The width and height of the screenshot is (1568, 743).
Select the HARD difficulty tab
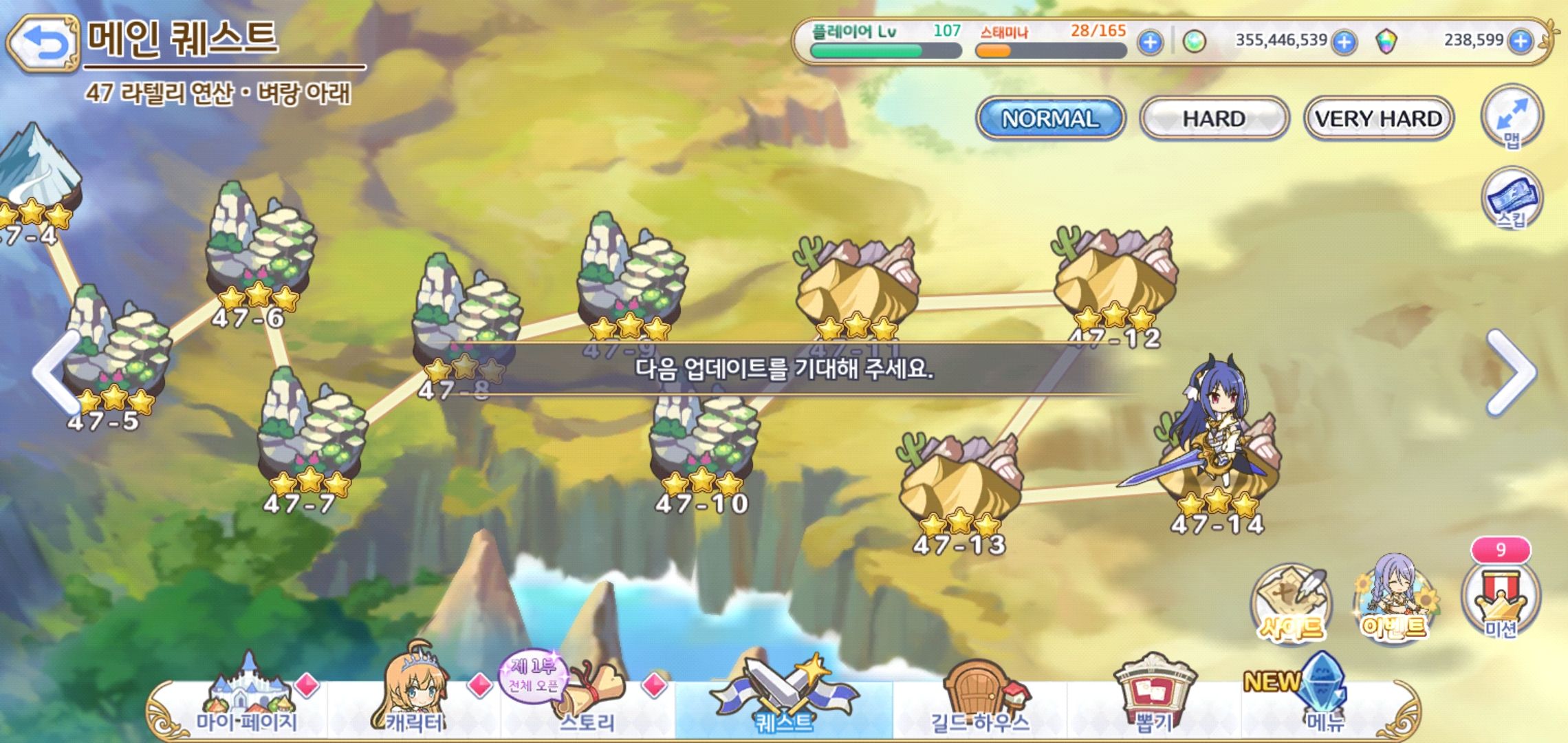pyautogui.click(x=1214, y=118)
